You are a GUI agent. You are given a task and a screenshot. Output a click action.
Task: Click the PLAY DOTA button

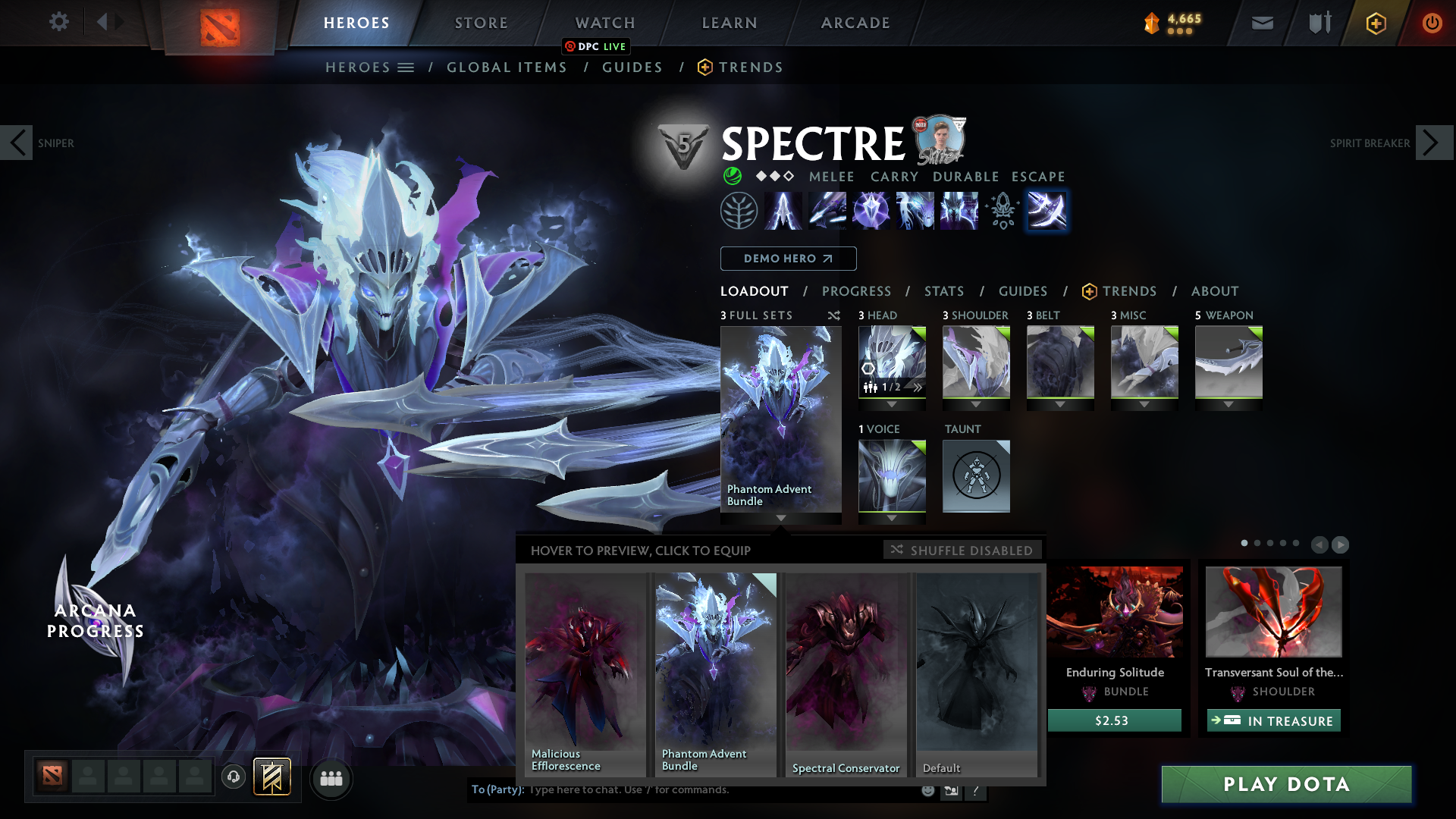[x=1286, y=785]
